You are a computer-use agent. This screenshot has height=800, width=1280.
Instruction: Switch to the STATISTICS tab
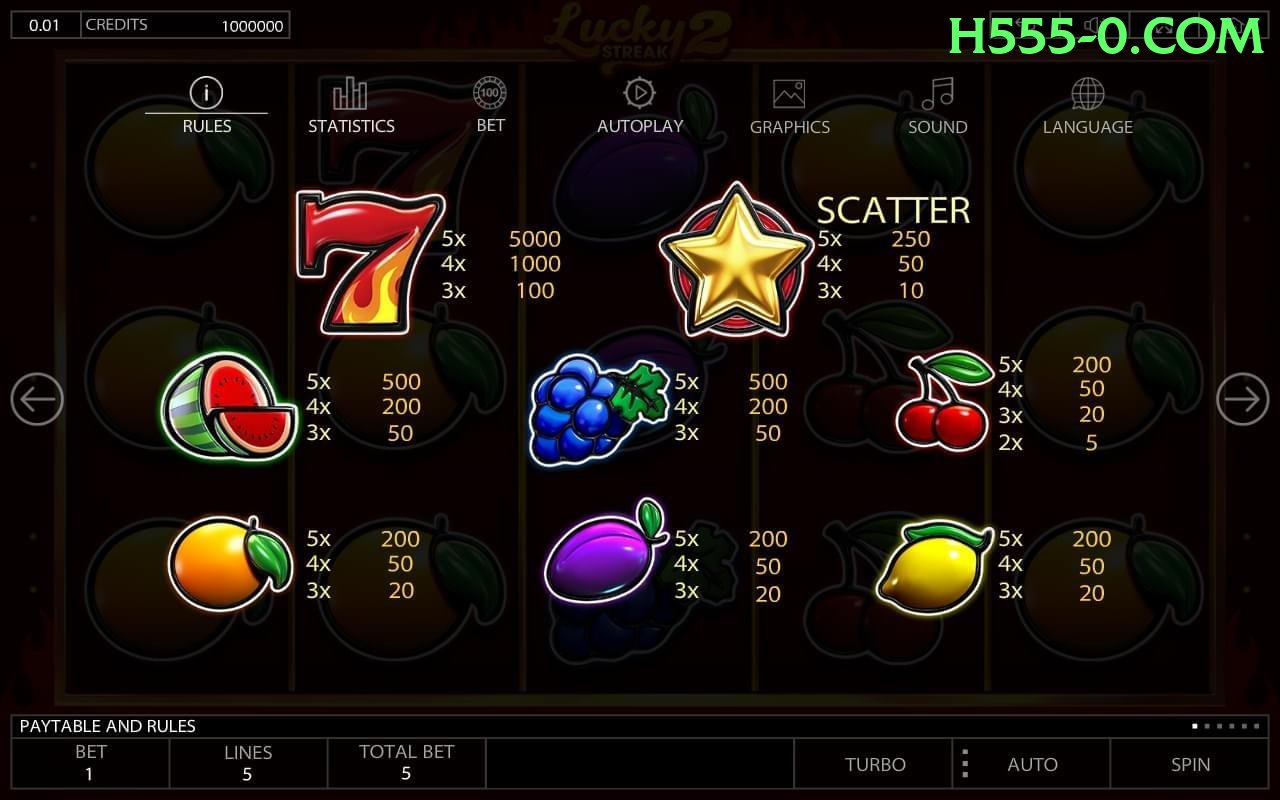tap(351, 126)
